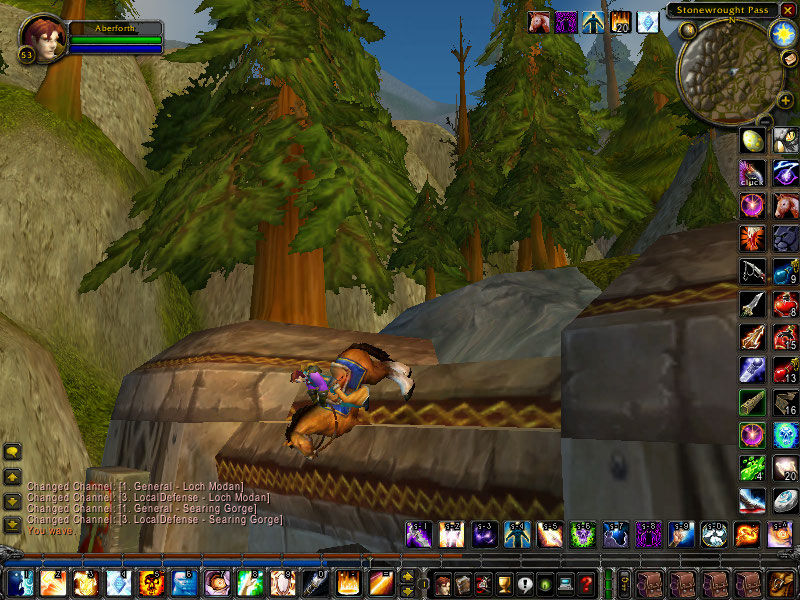Cast the fireball spell on the action bar
Viewport: 800px width, 600px height.
pos(87,582)
